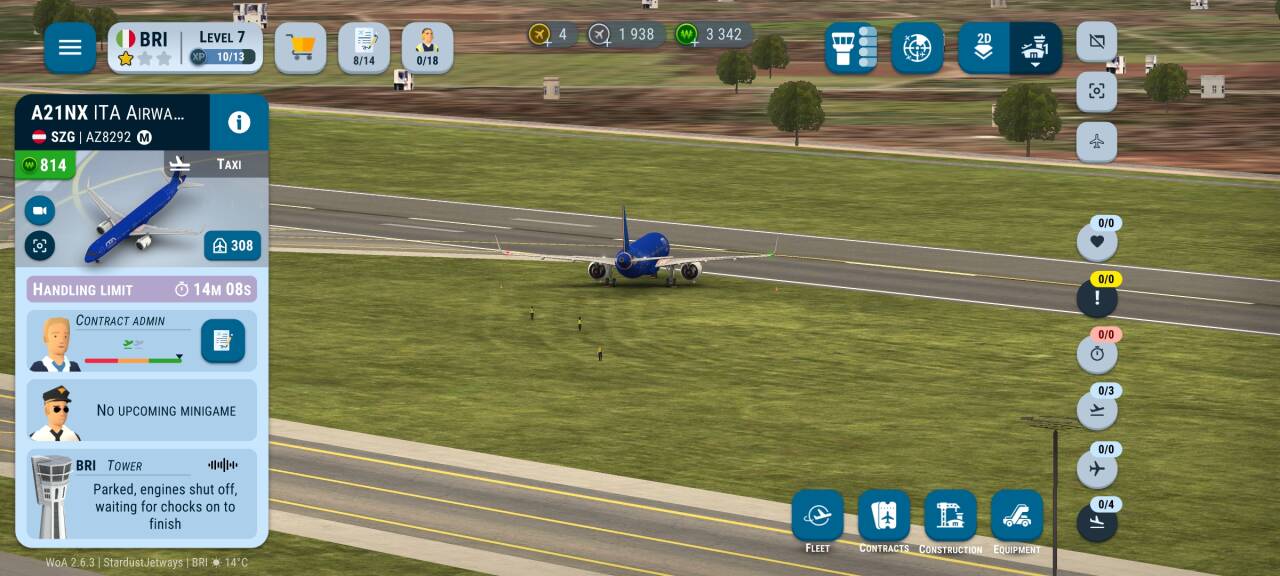Show the alerts exclamation filter

[1097, 298]
